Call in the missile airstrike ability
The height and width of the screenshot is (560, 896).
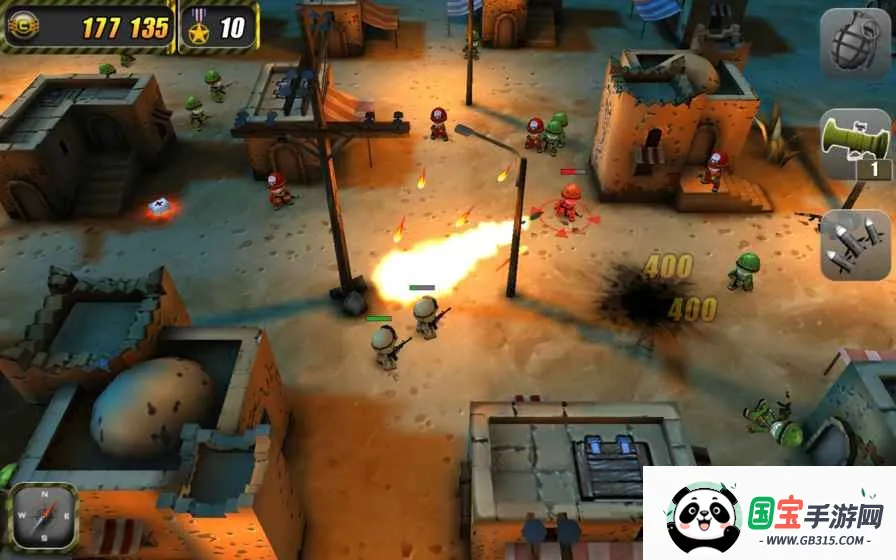855,245
